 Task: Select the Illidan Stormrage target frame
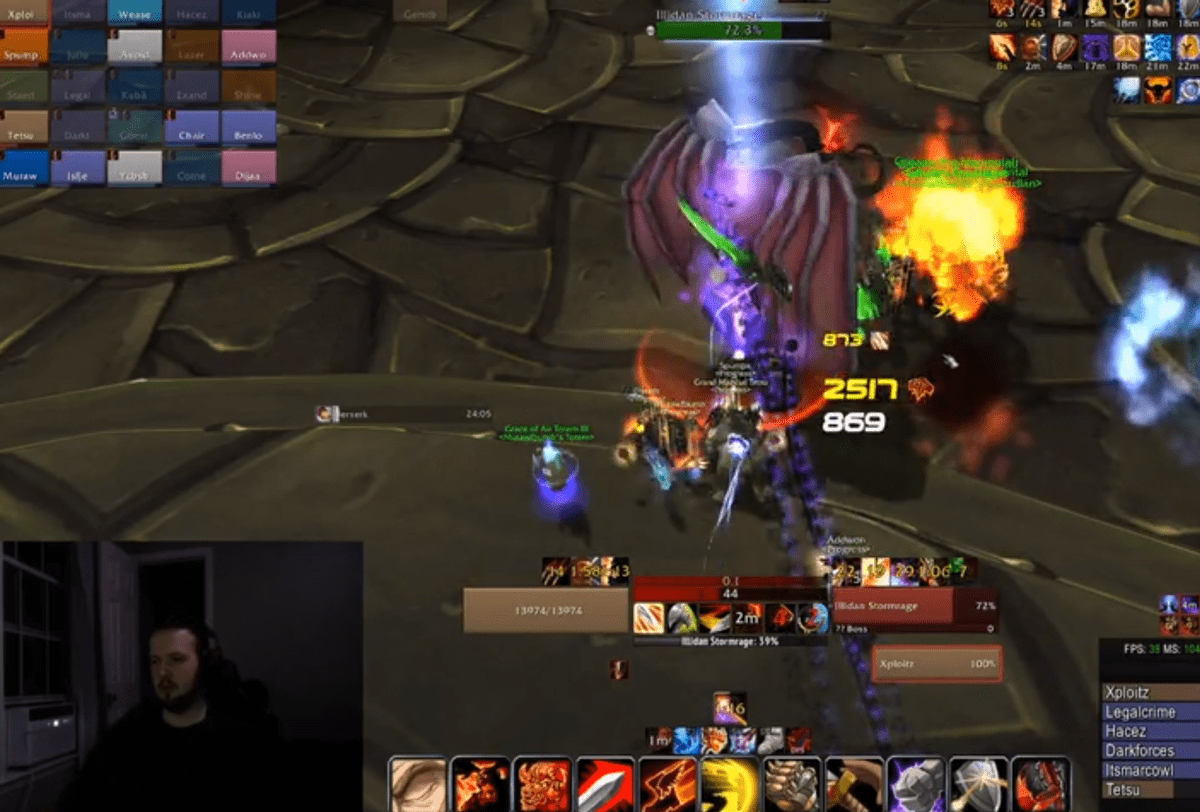pos(902,606)
